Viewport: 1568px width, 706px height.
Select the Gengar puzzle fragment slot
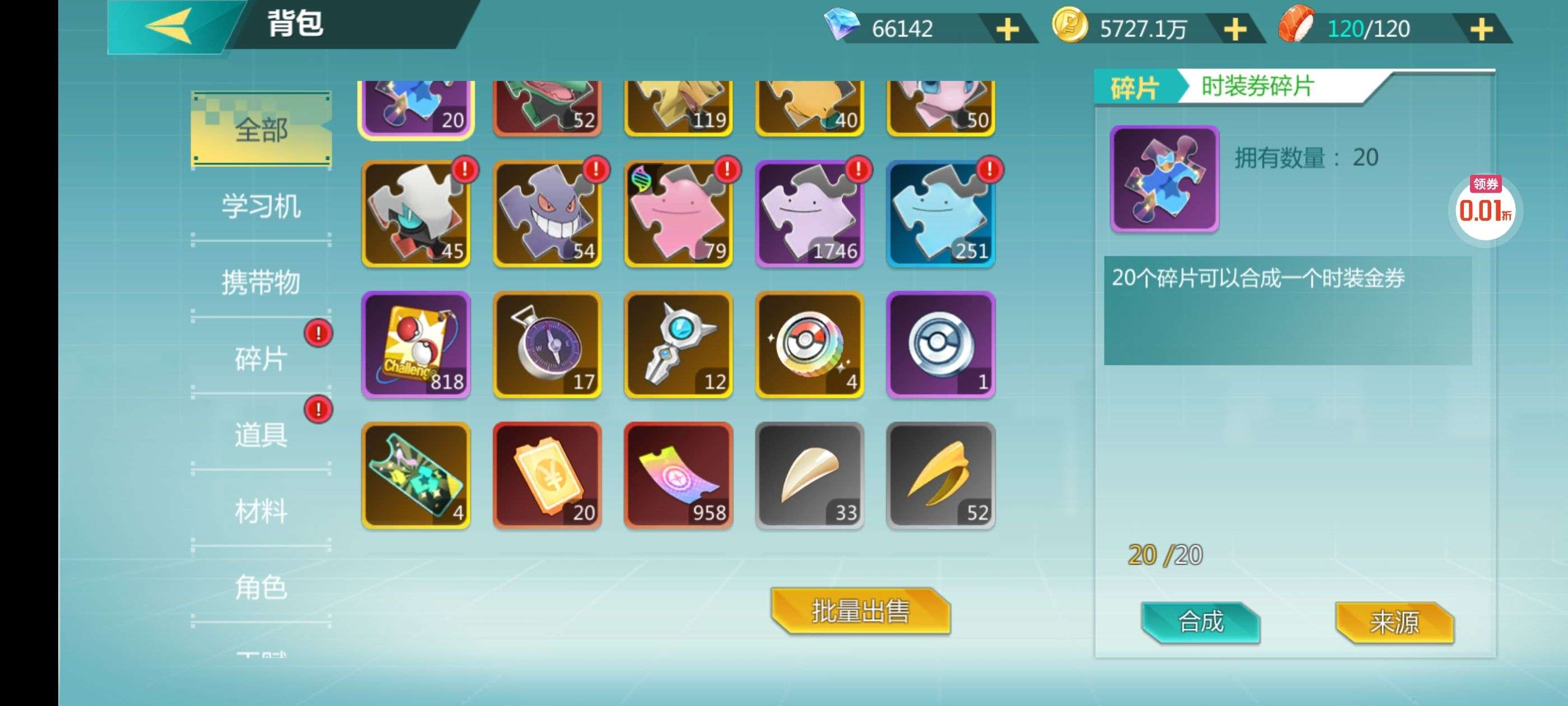pyautogui.click(x=547, y=214)
